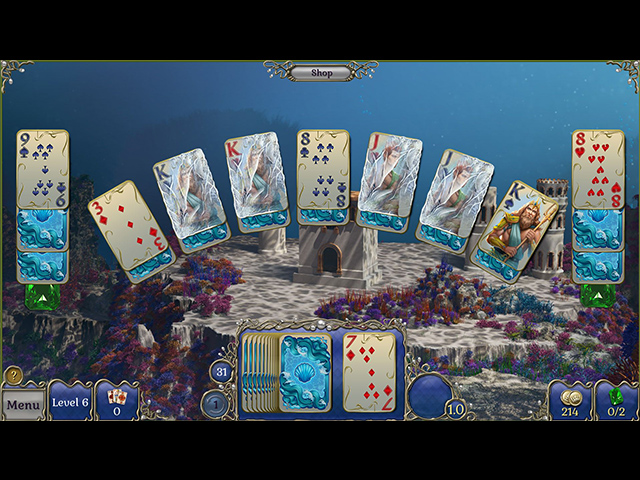
Task: Open the Menu
Action: click(22, 405)
